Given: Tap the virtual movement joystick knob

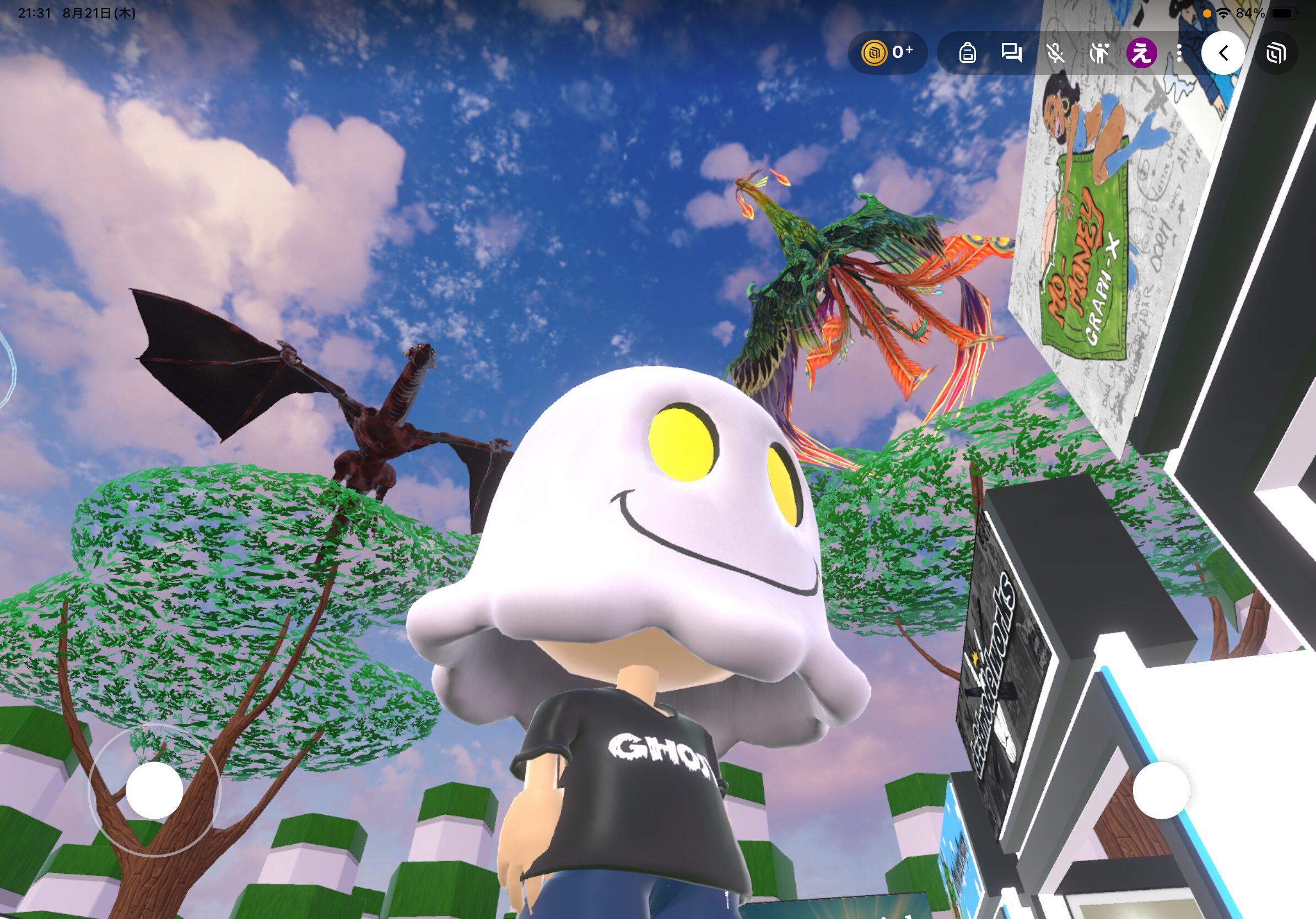Looking at the screenshot, I should pos(154,790).
